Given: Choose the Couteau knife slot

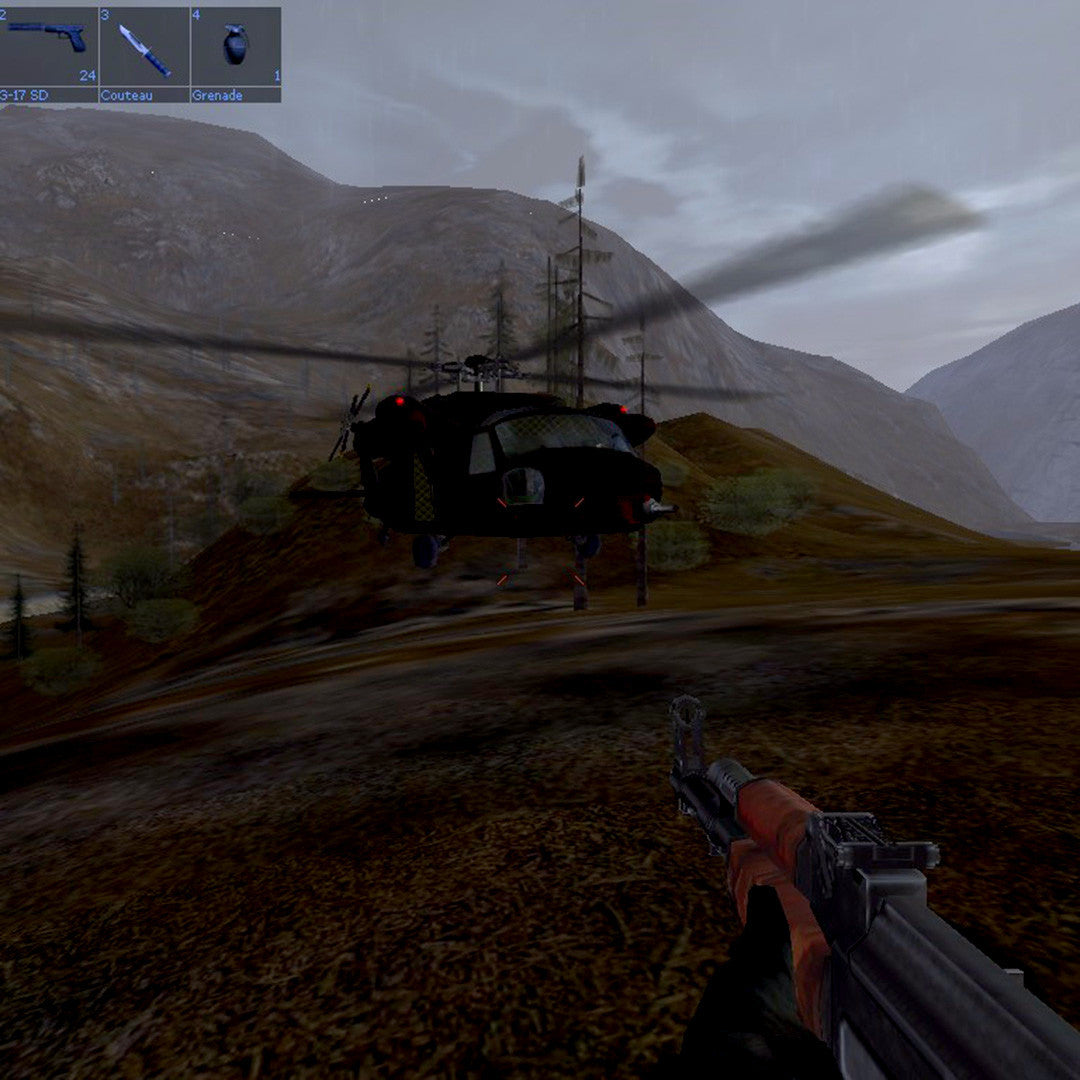Looking at the screenshot, I should coord(144,50).
